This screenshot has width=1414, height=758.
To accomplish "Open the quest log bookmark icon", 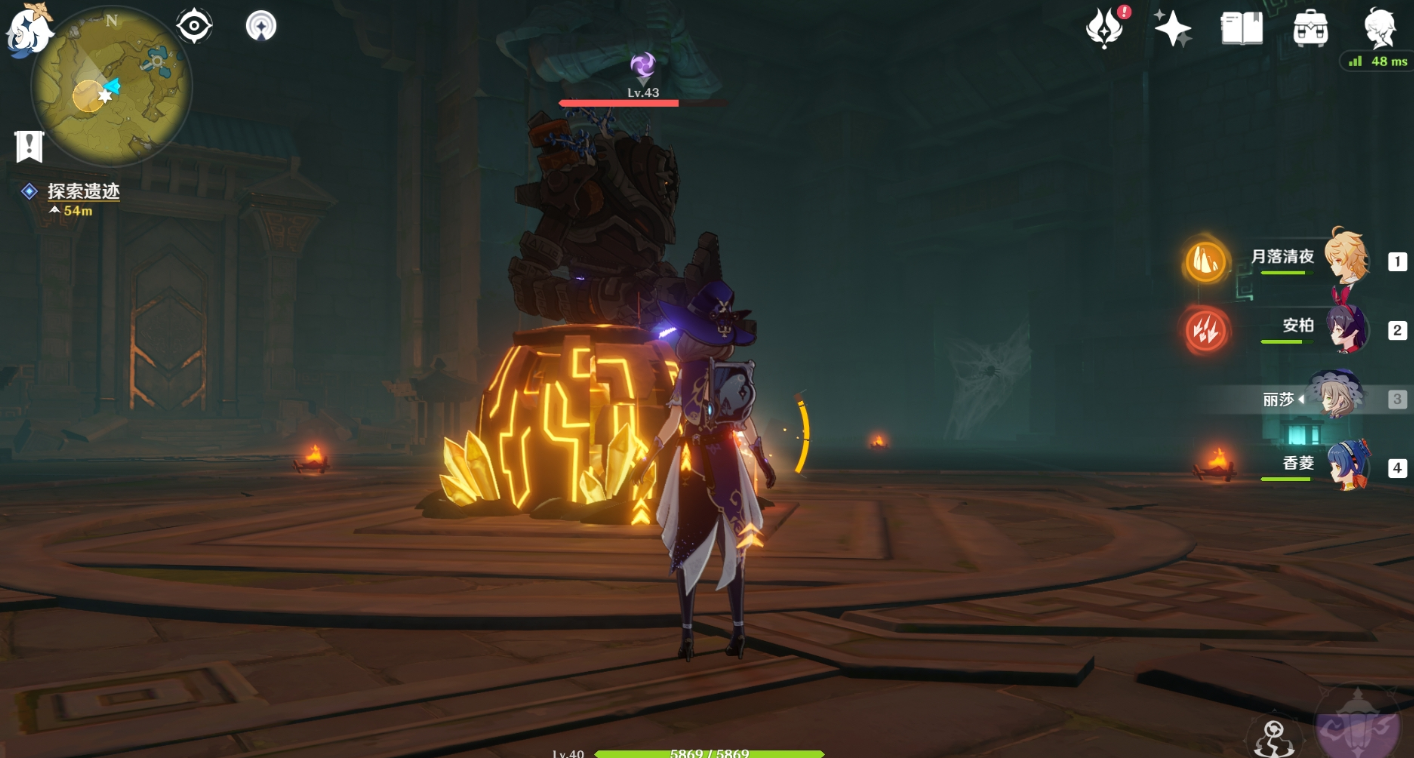I will click(29, 146).
